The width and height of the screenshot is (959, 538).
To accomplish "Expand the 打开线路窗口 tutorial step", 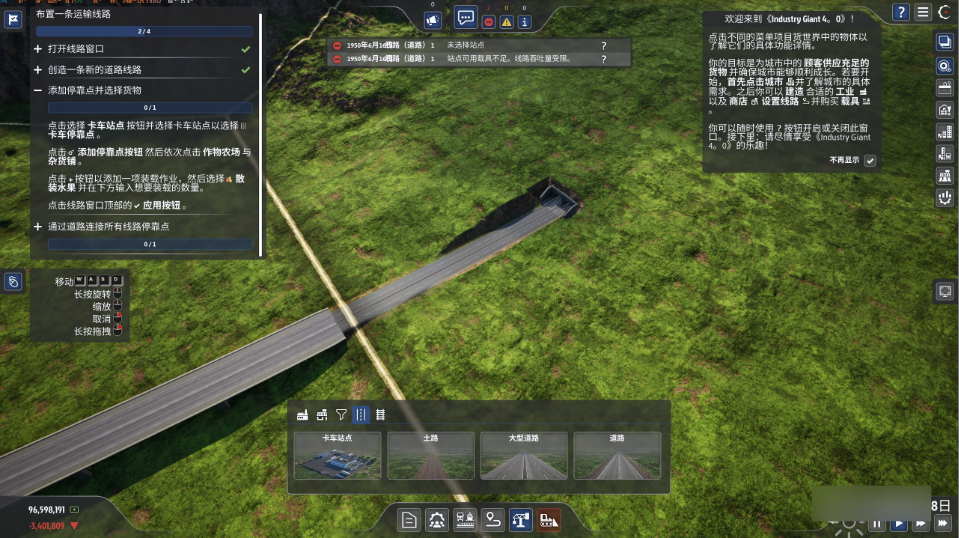I will [38, 48].
